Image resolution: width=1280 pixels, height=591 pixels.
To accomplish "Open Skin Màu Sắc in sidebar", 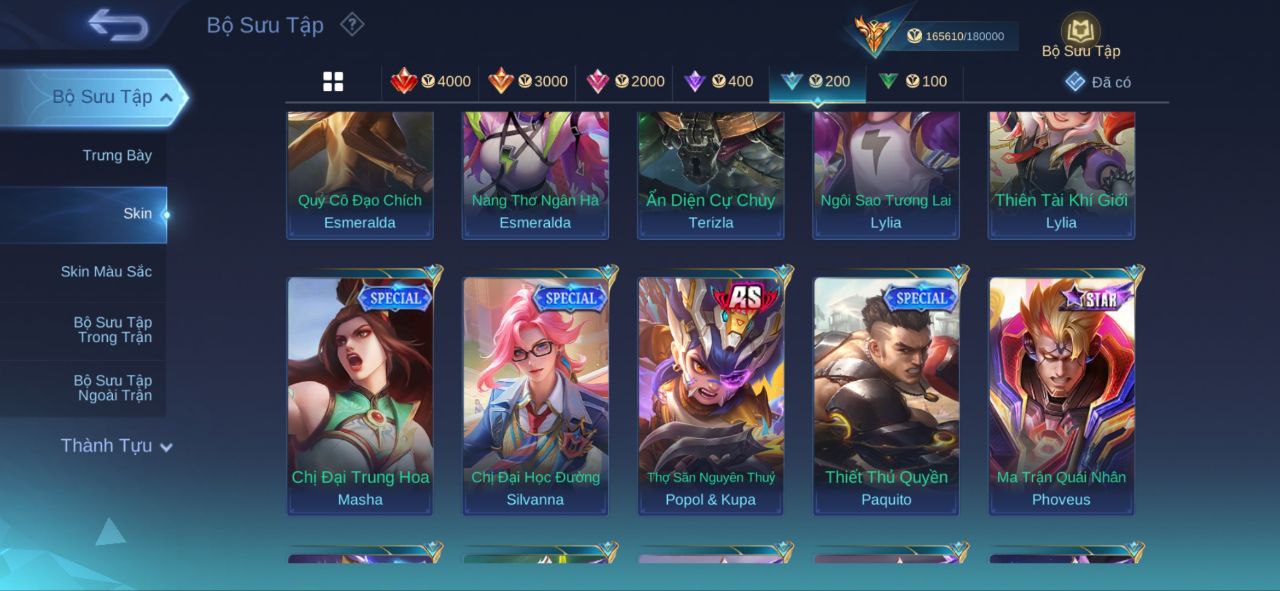I will 106,272.
